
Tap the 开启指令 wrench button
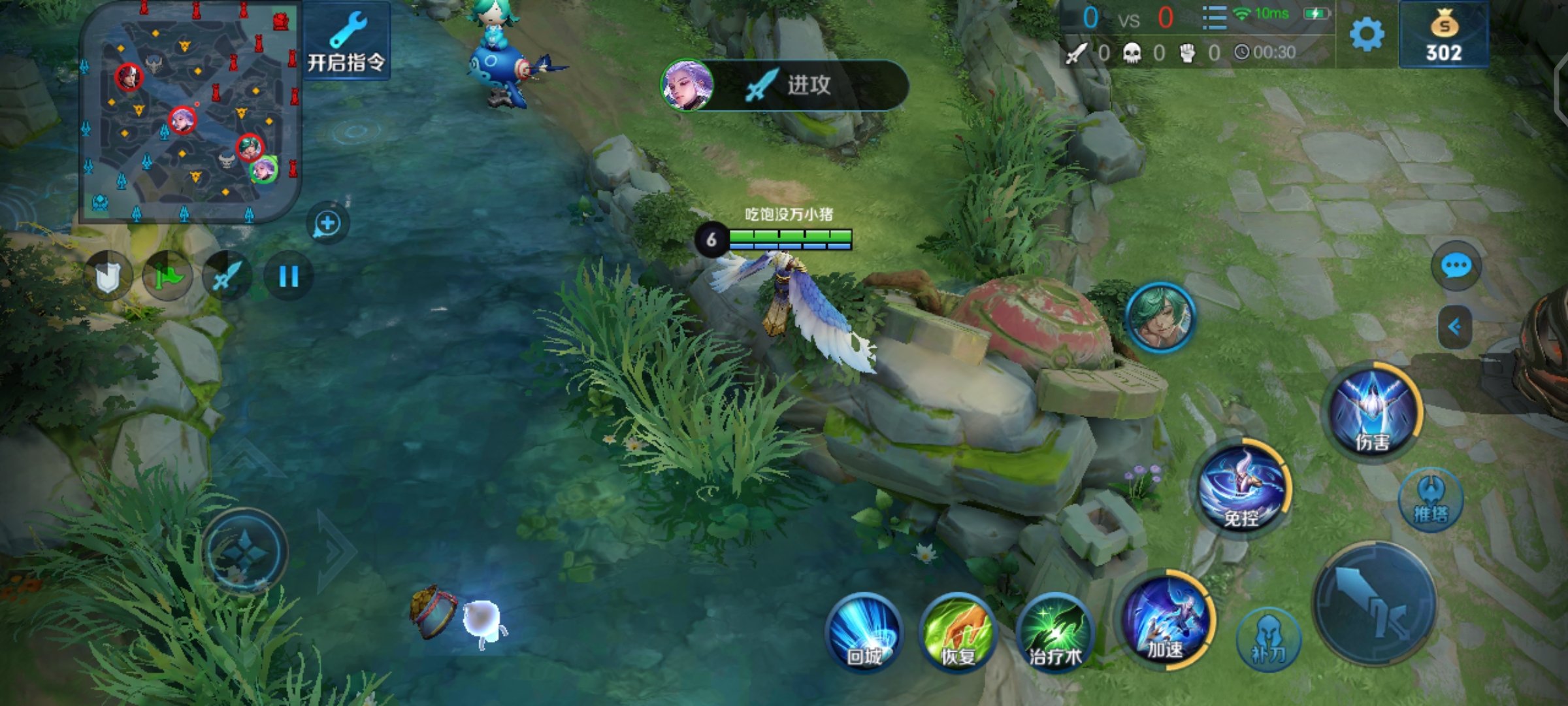pos(346,41)
